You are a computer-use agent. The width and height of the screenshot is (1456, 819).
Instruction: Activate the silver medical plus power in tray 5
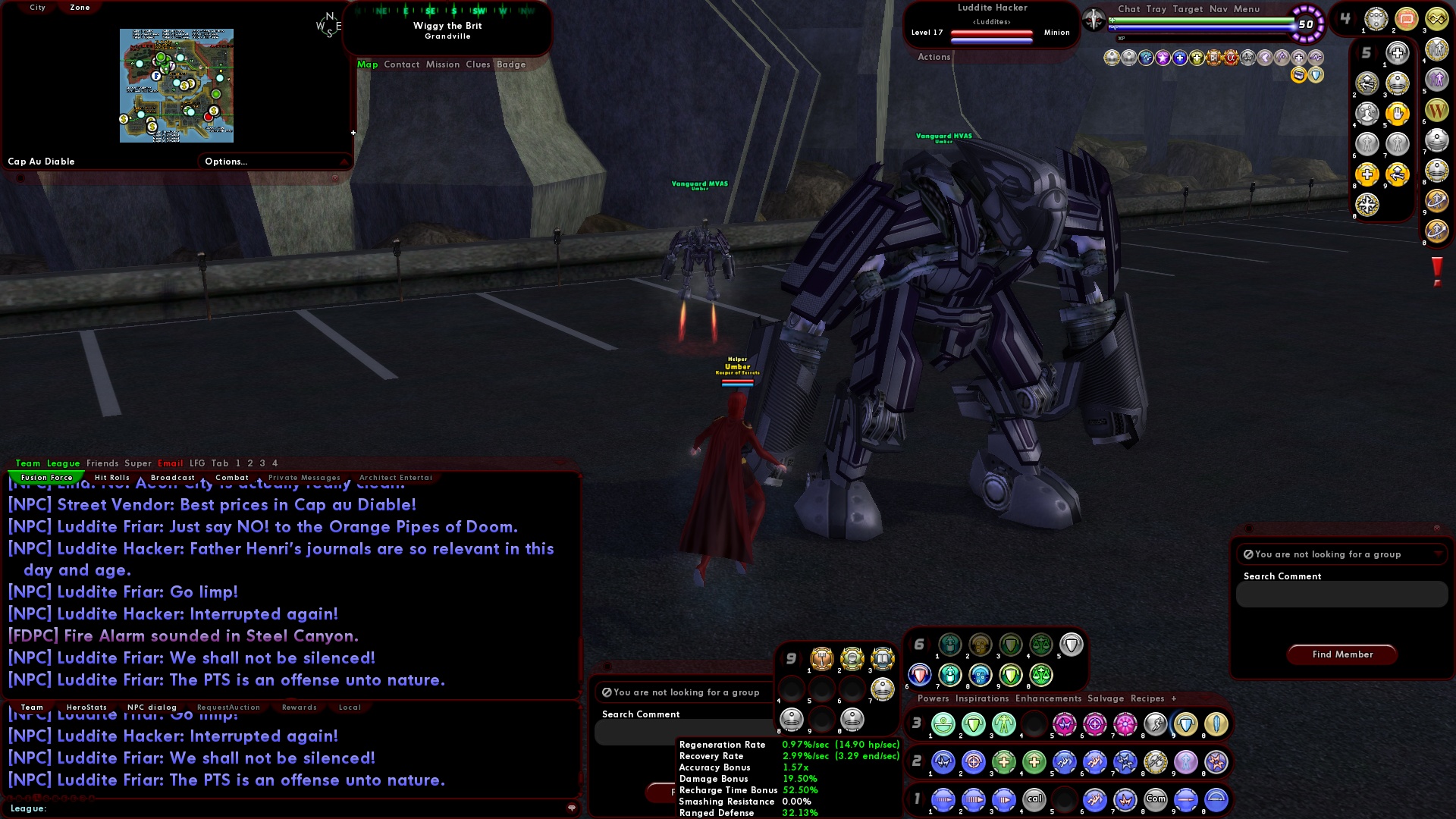pyautogui.click(x=1398, y=53)
